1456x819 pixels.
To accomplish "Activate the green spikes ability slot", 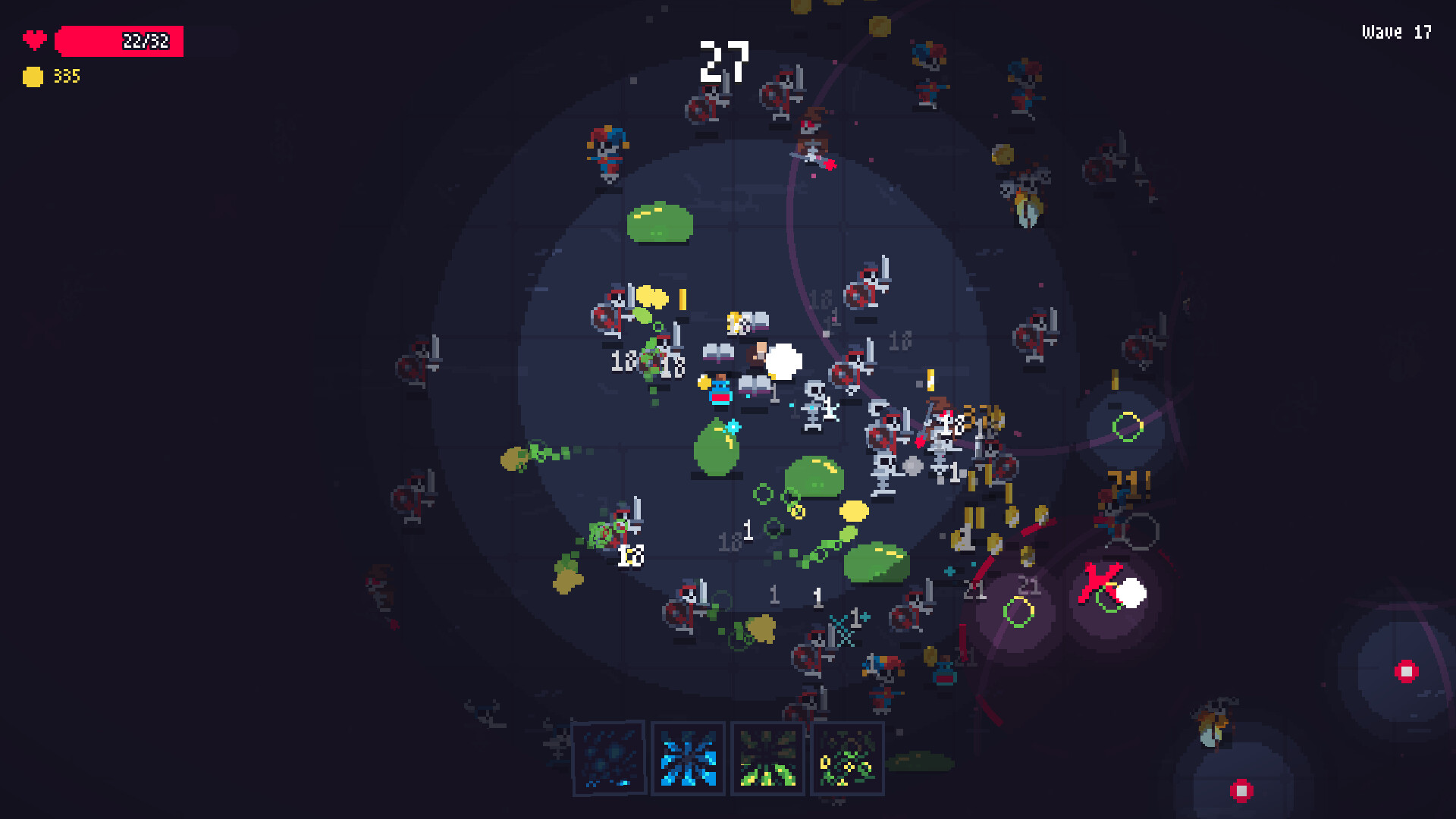I will click(767, 758).
